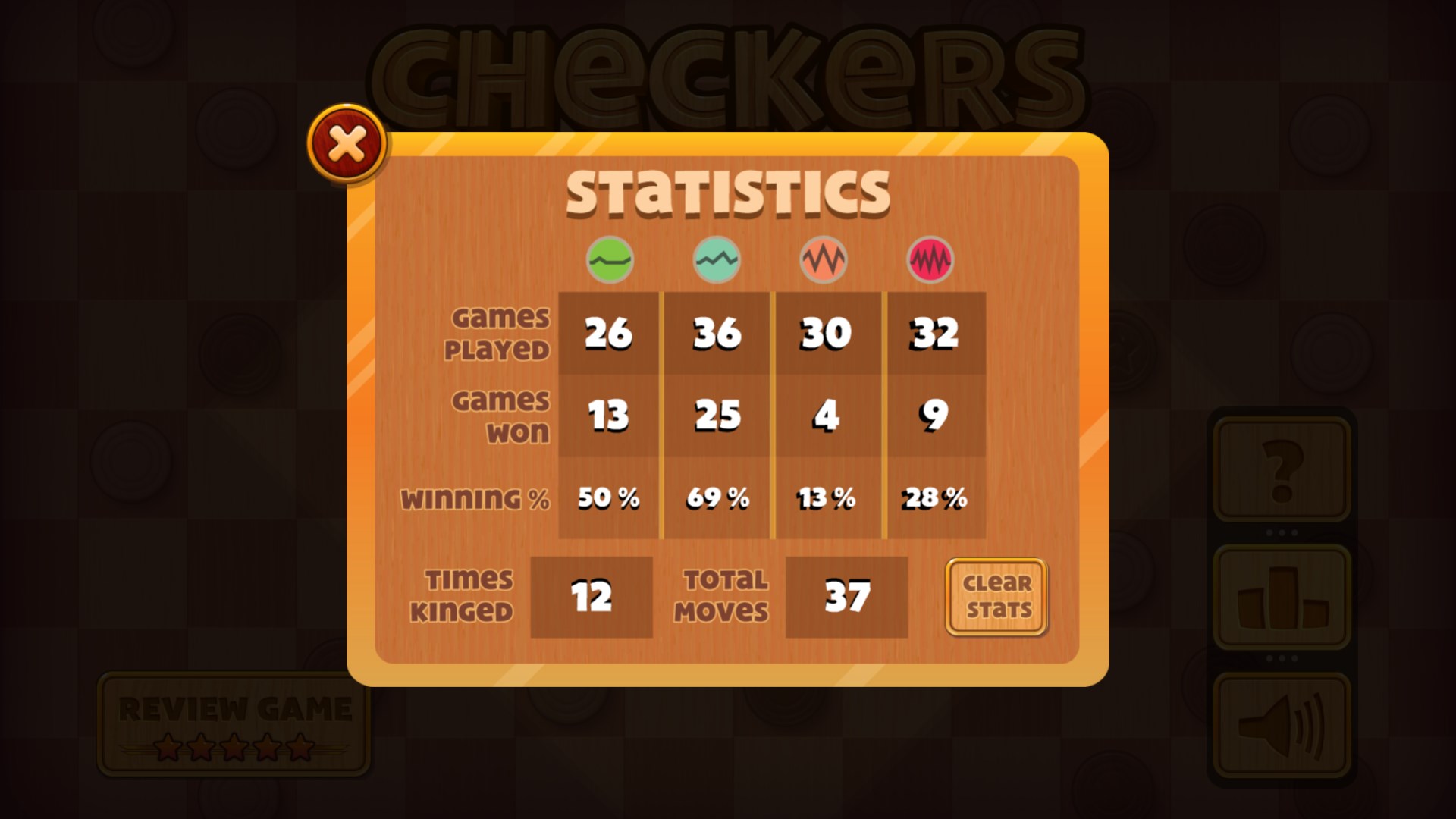This screenshot has width=1456, height=819.
Task: Select the red expert difficulty icon
Action: (x=931, y=259)
